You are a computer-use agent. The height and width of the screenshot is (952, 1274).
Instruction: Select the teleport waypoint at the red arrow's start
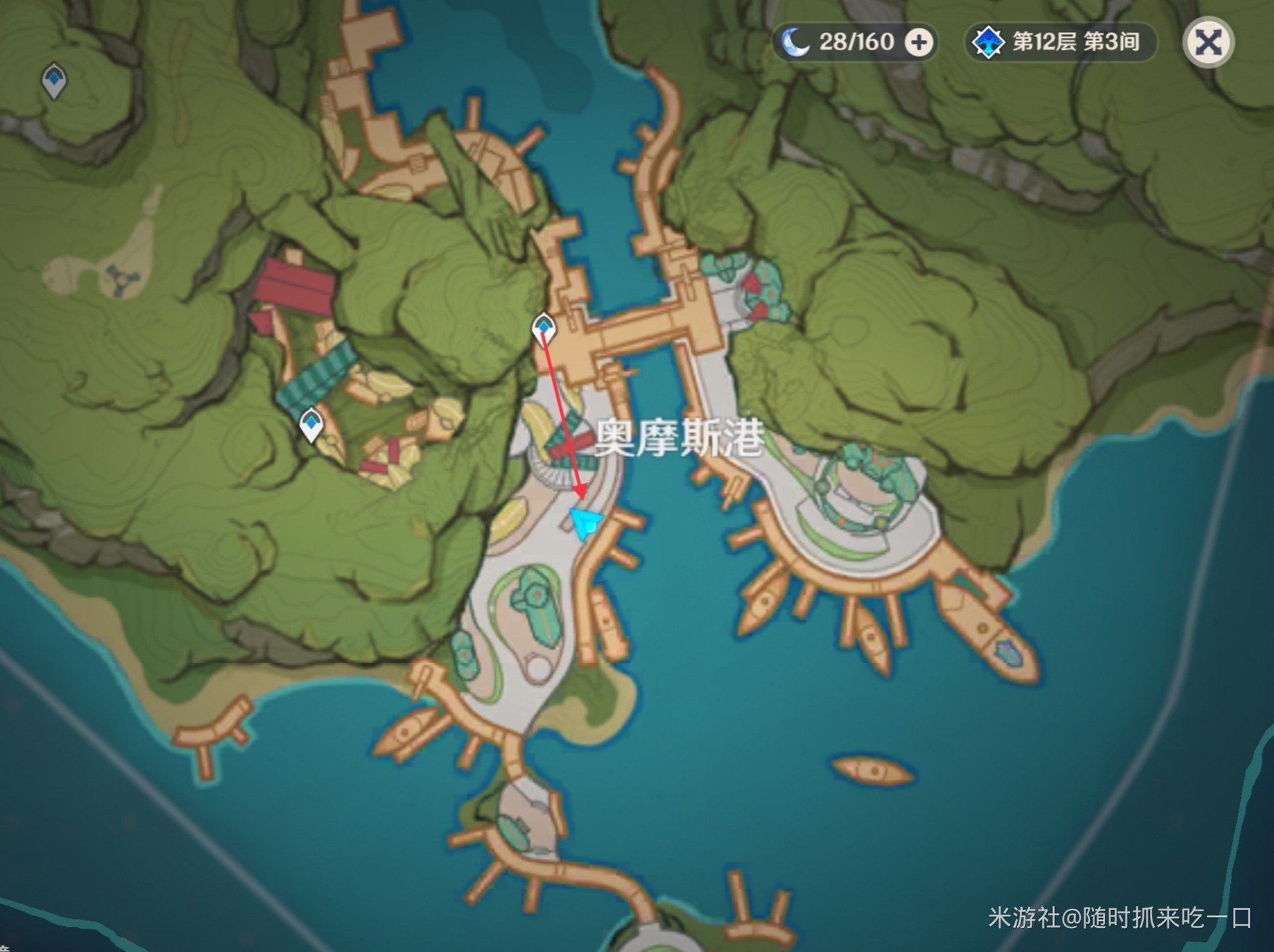[x=543, y=327]
